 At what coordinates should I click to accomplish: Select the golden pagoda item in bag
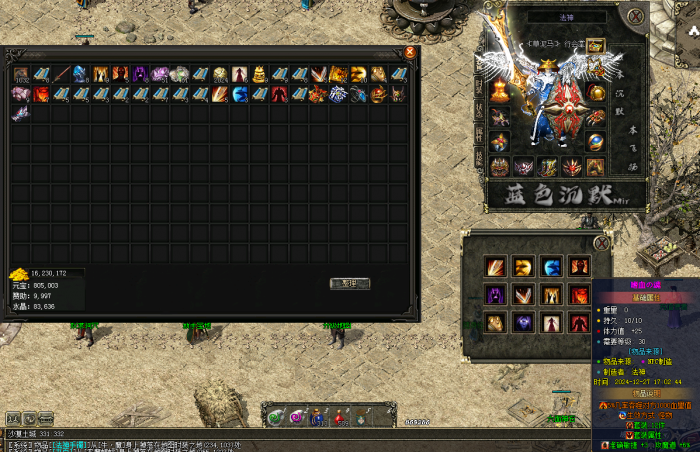[x=259, y=74]
